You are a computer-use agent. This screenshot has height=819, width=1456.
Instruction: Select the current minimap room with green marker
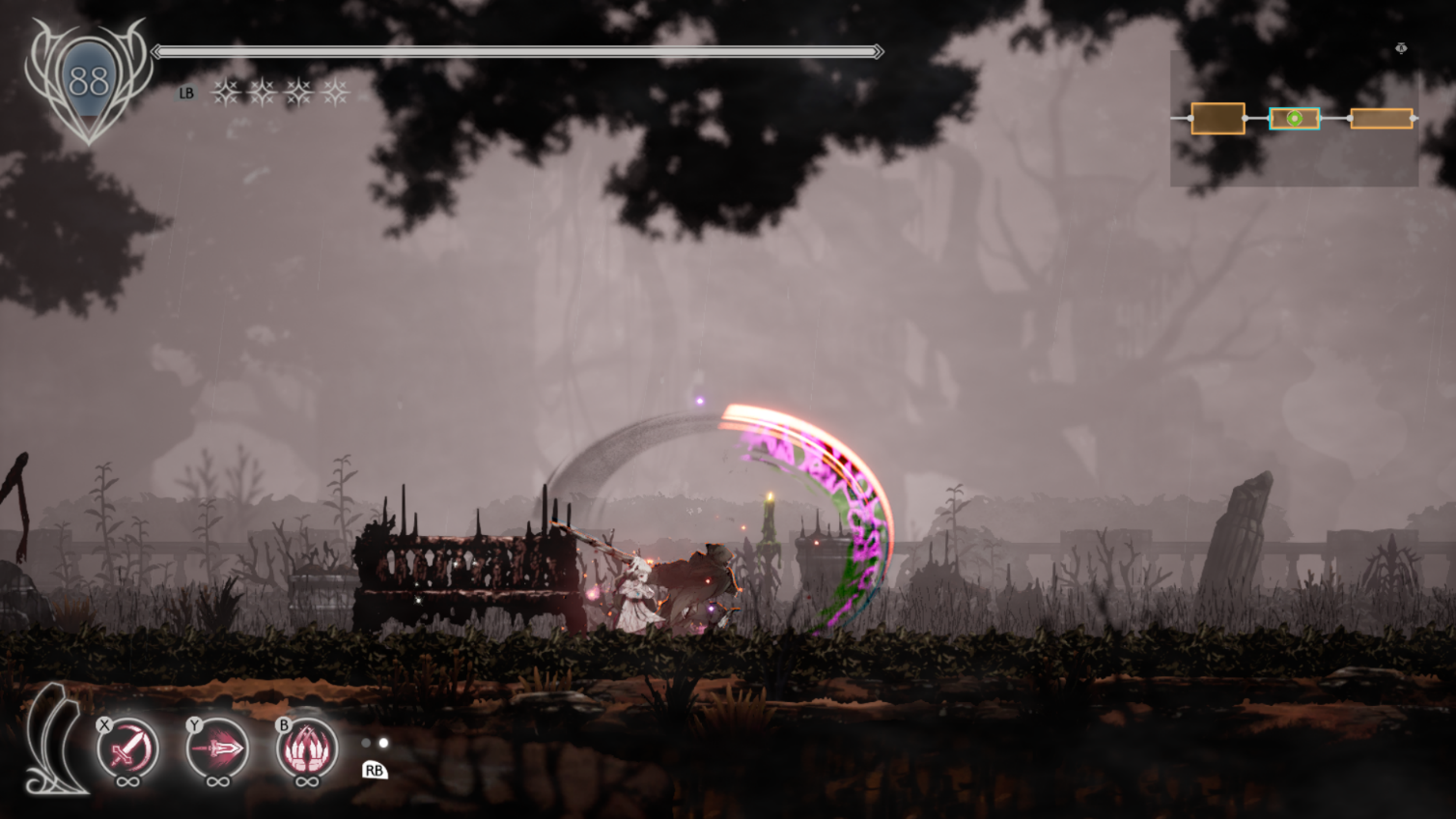(1294, 119)
